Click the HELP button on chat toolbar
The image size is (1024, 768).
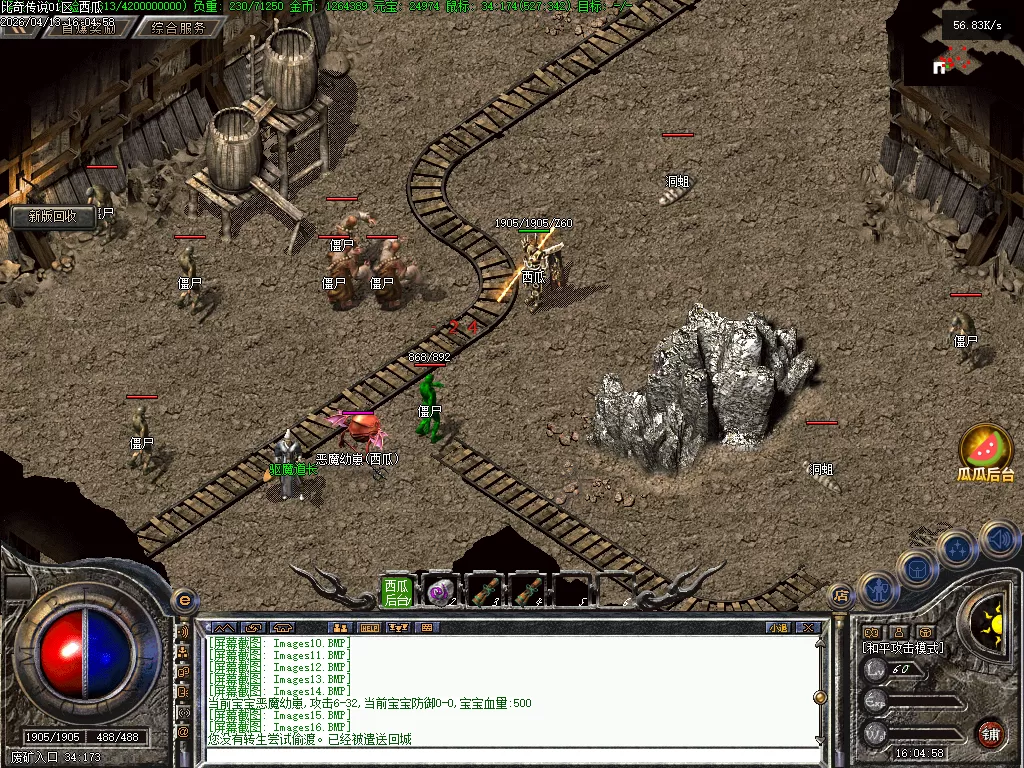(x=369, y=628)
